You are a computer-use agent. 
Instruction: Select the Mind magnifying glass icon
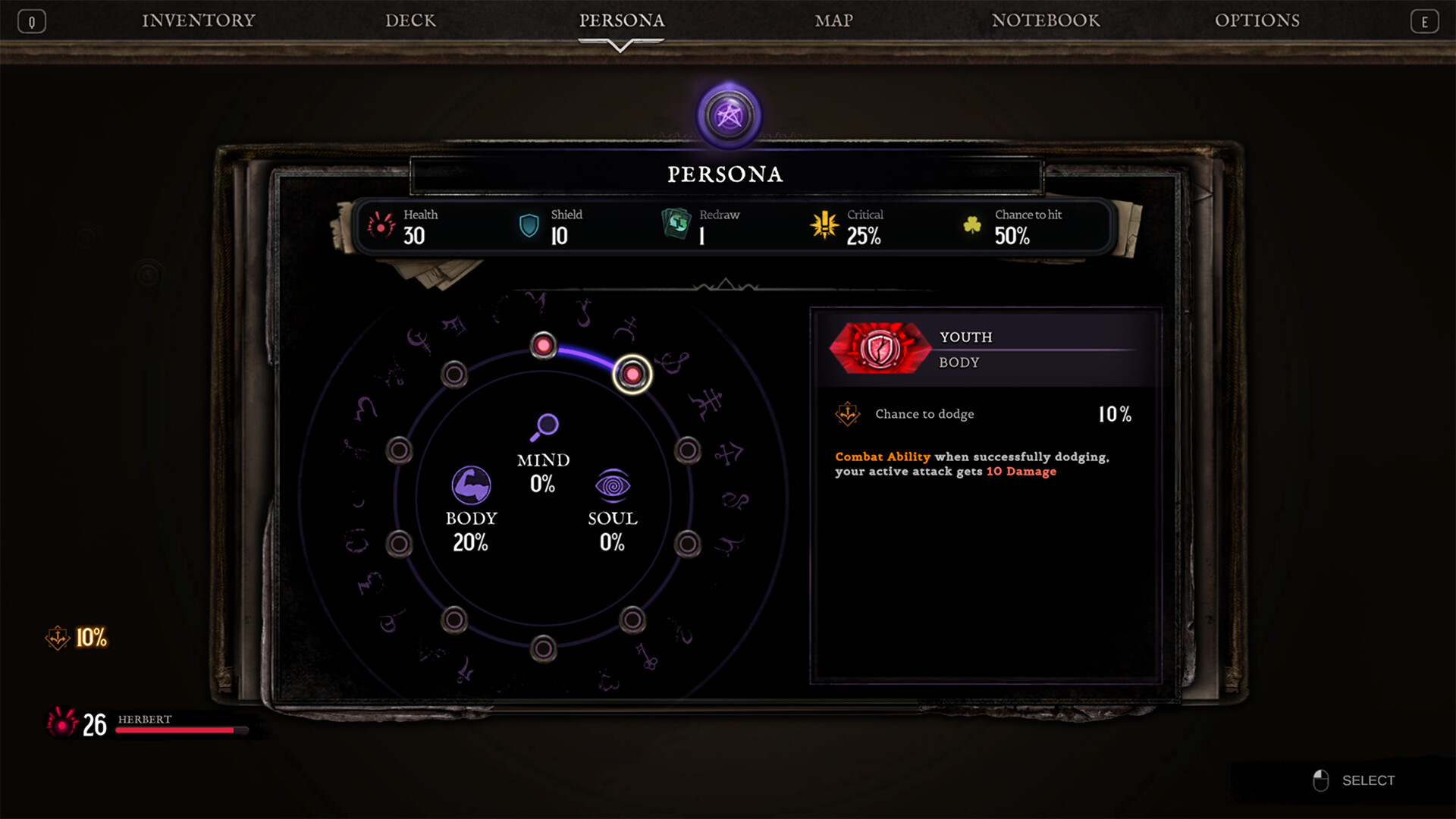543,427
